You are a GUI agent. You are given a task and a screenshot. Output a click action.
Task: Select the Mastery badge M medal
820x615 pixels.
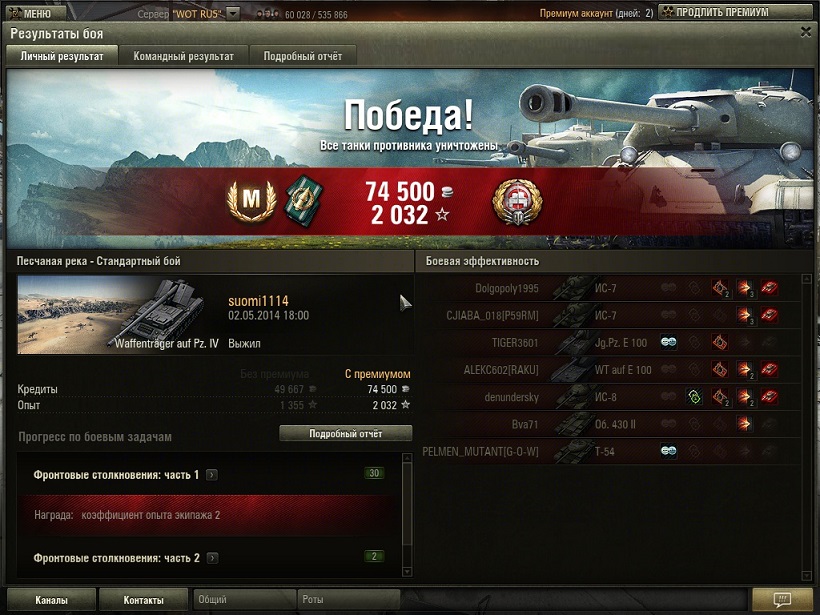tap(250, 201)
